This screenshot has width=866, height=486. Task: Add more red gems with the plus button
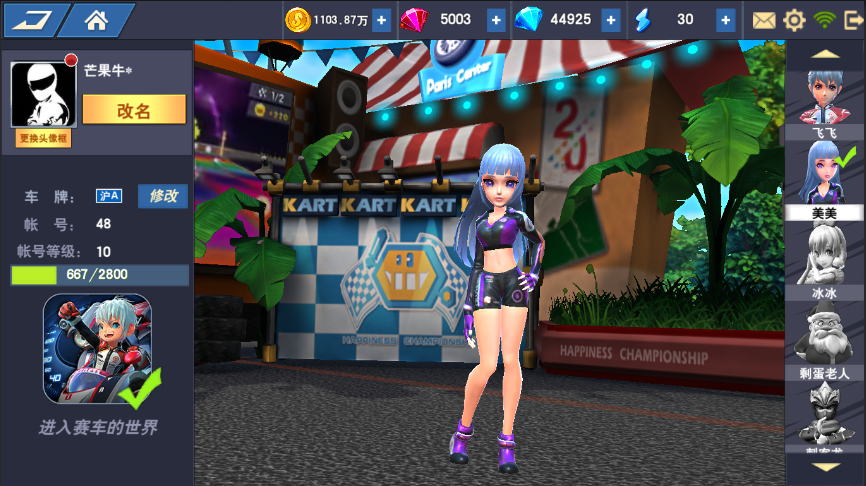click(x=496, y=20)
